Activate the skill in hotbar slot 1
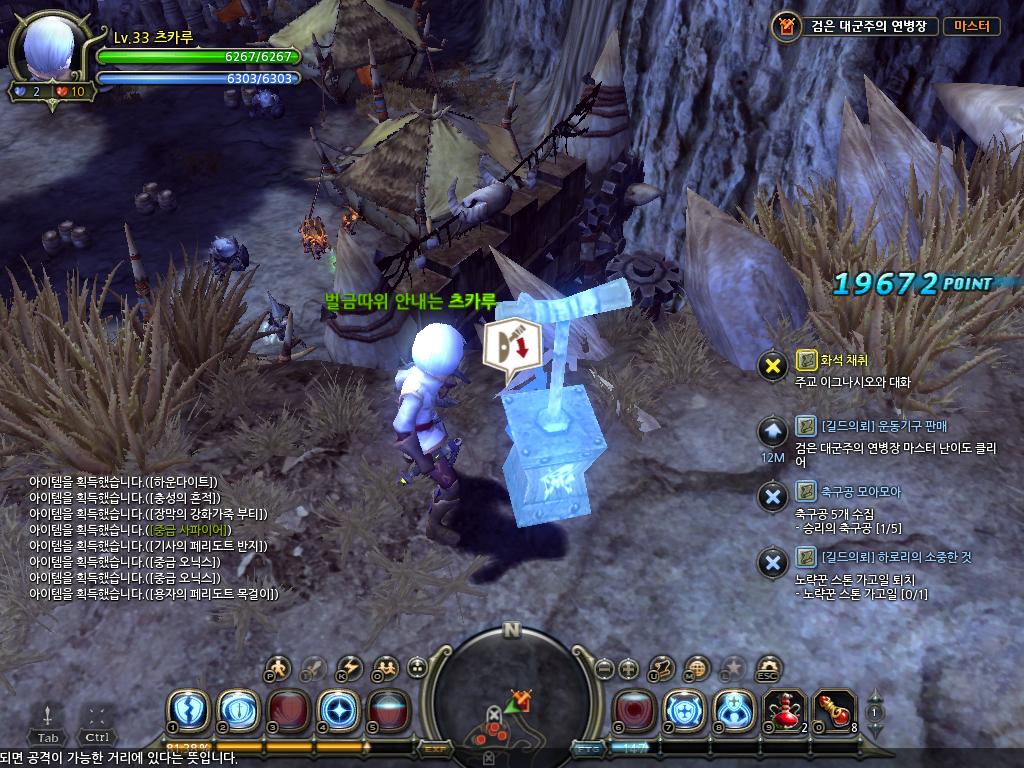 187,711
